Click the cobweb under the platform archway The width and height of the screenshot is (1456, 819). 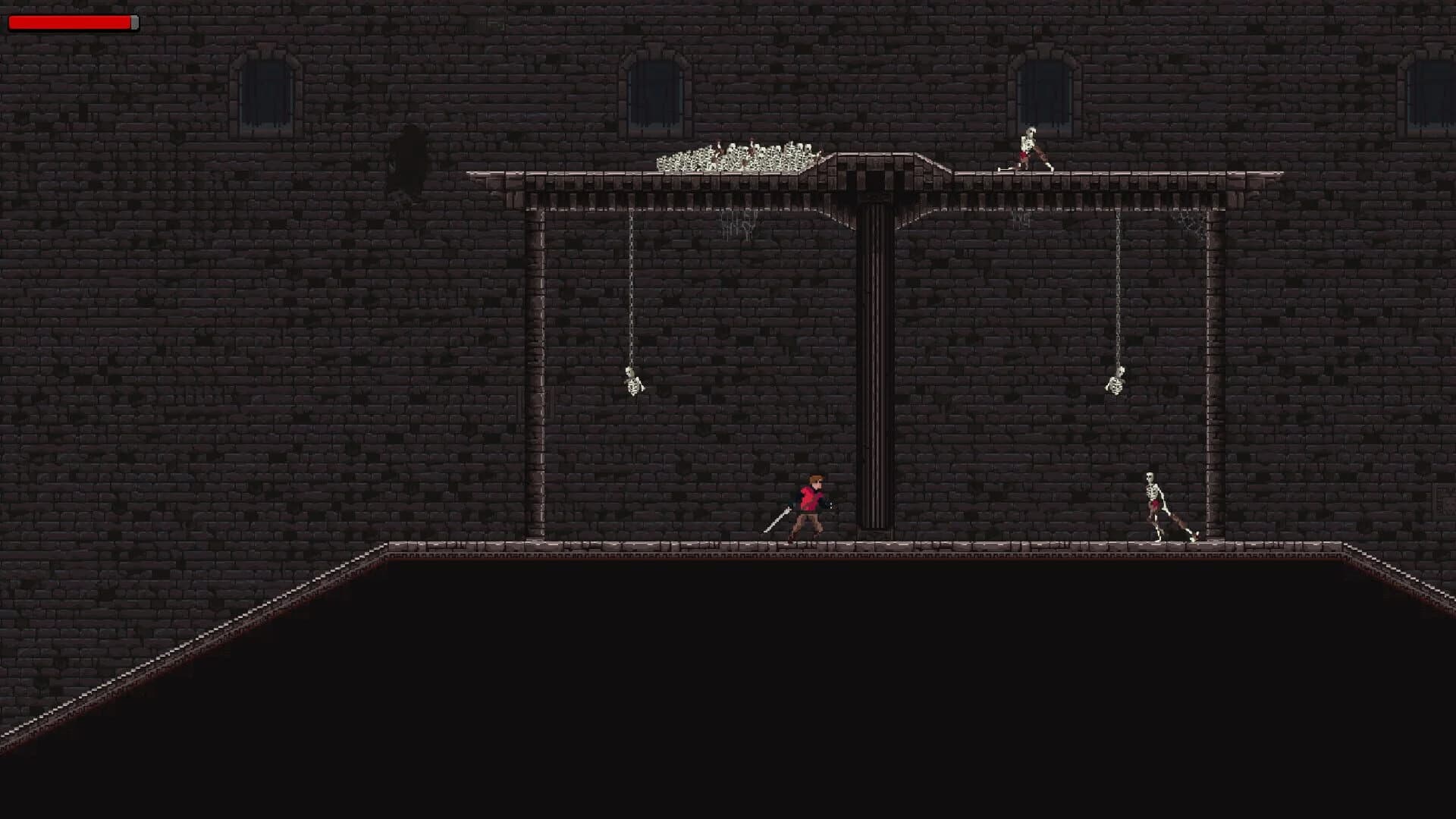coord(739,224)
